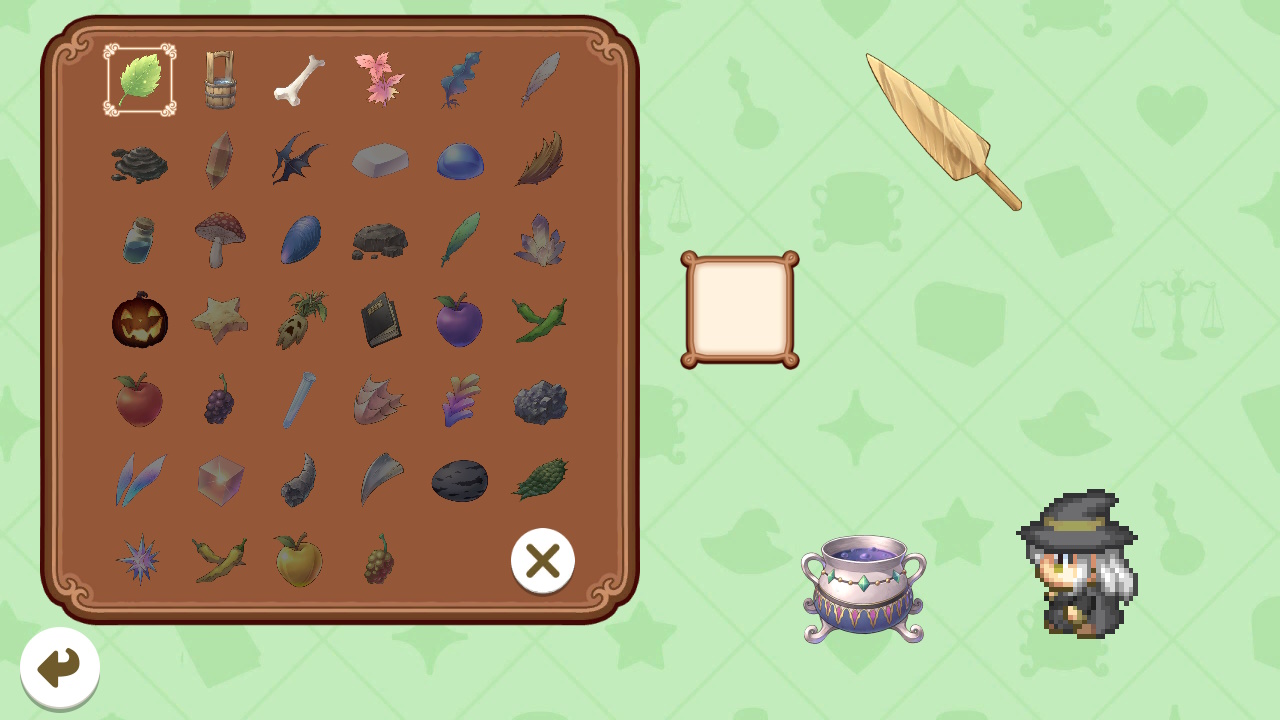Select the red apple ingredient
Viewport: 1280px width, 720px height.
coord(139,400)
